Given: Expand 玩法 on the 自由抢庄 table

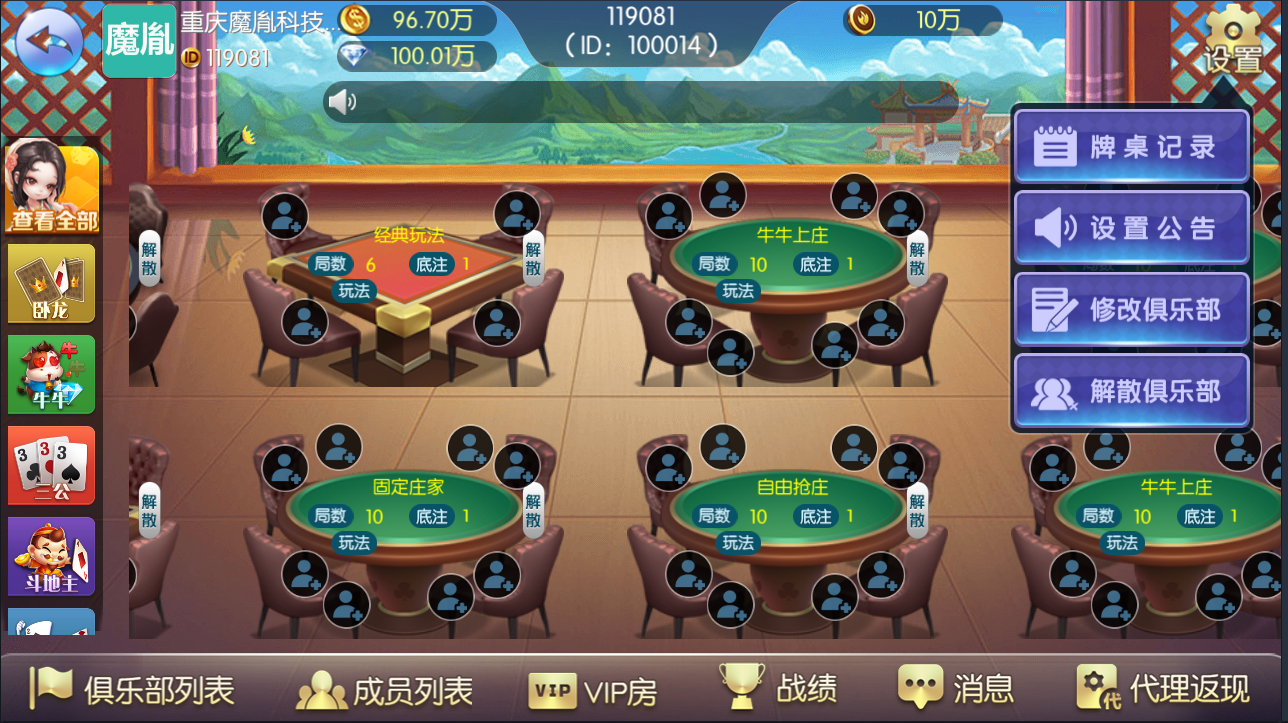Looking at the screenshot, I should [737, 543].
